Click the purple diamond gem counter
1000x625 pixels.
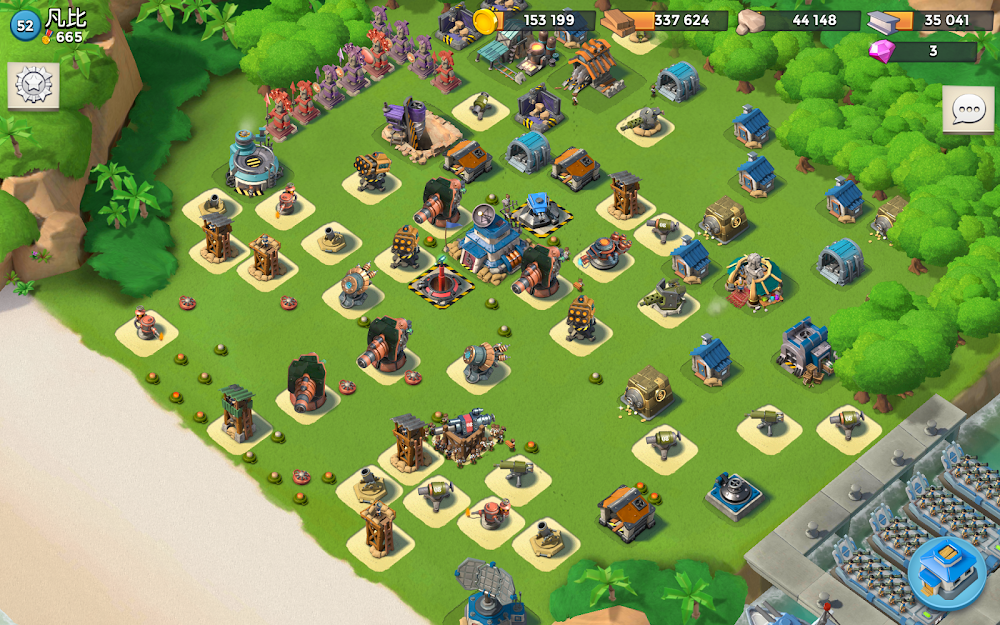point(921,51)
